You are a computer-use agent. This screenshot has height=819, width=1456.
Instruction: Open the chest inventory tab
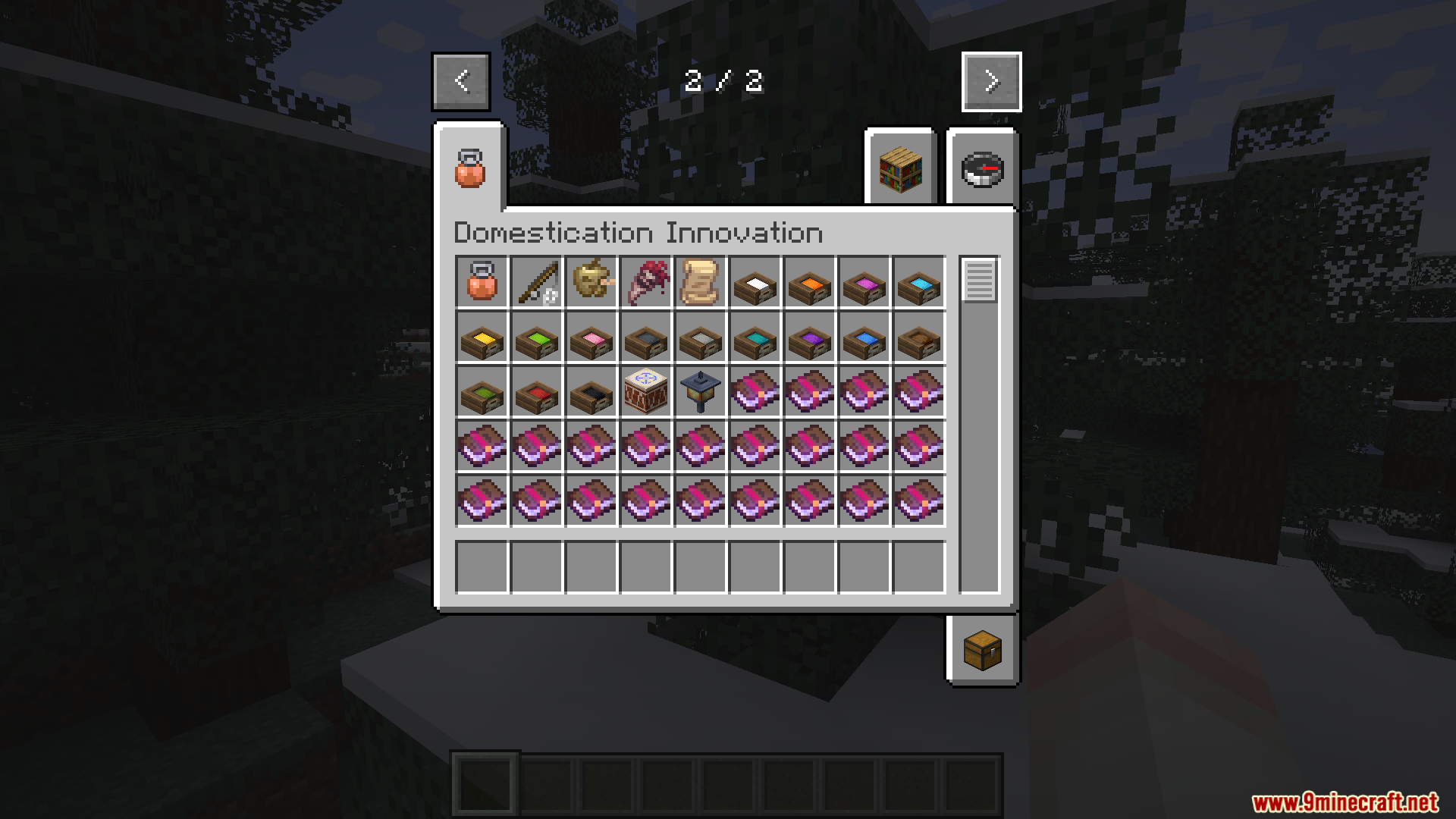pyautogui.click(x=982, y=650)
